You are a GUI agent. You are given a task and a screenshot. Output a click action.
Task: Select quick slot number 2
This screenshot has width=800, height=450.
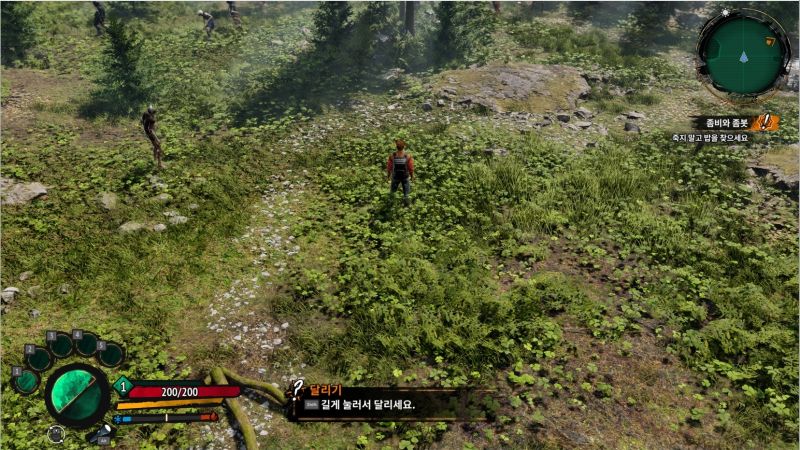(x=39, y=359)
